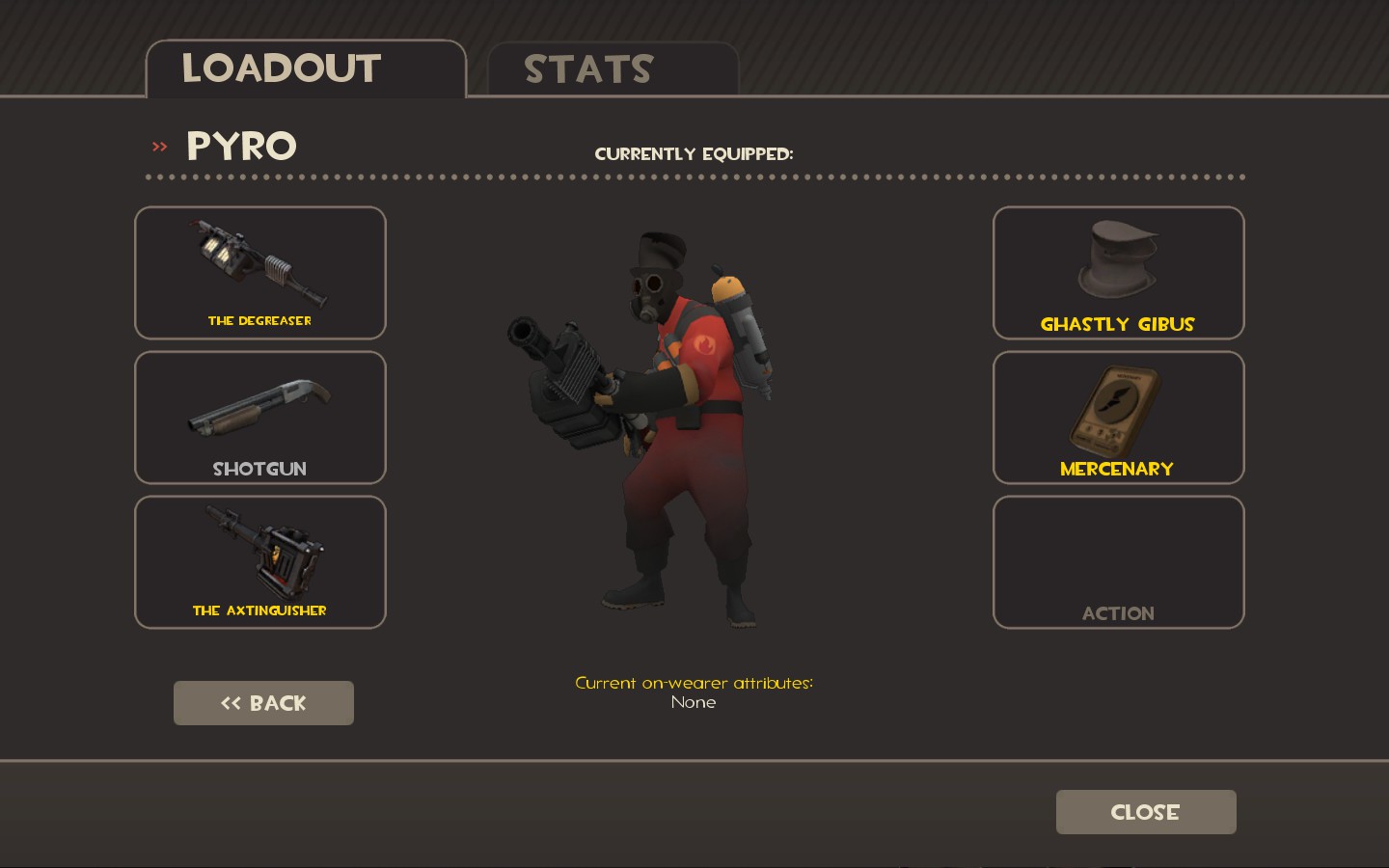The image size is (1389, 868).
Task: Open the Ghastly Gibus hat slot
Action: (1118, 273)
